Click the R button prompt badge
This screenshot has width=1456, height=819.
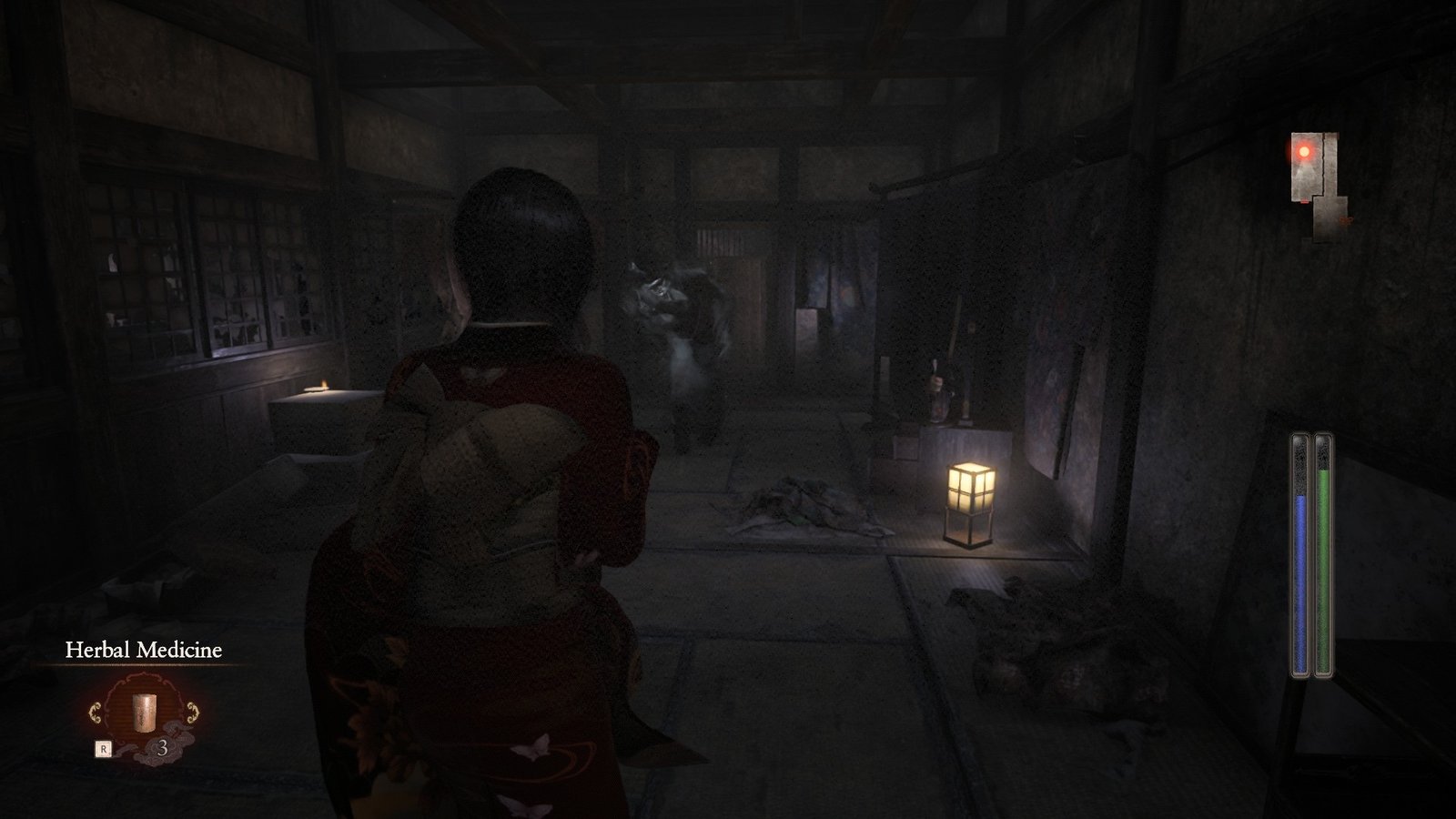point(103,748)
